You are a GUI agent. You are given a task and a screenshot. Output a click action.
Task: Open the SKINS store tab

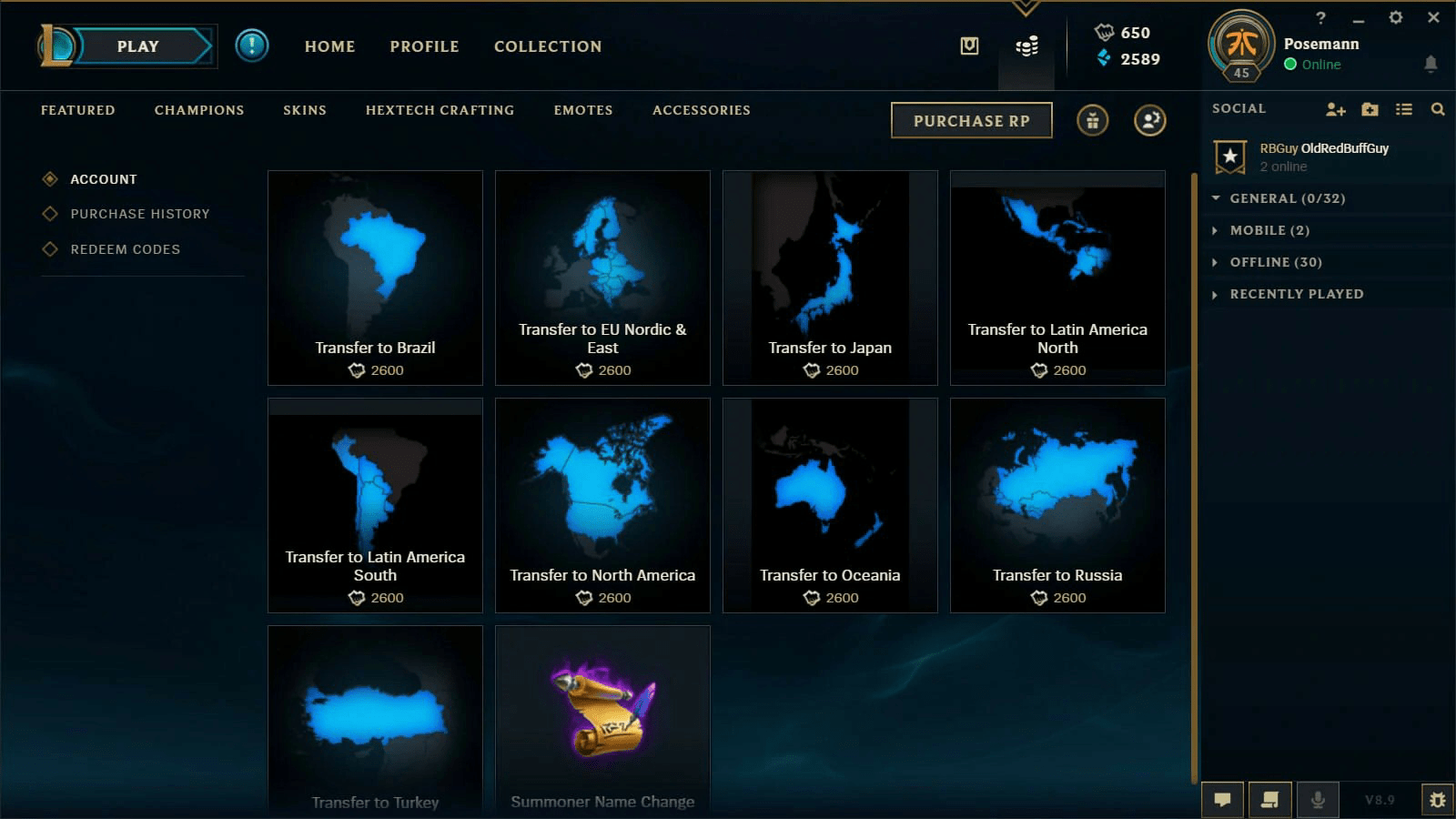[304, 110]
